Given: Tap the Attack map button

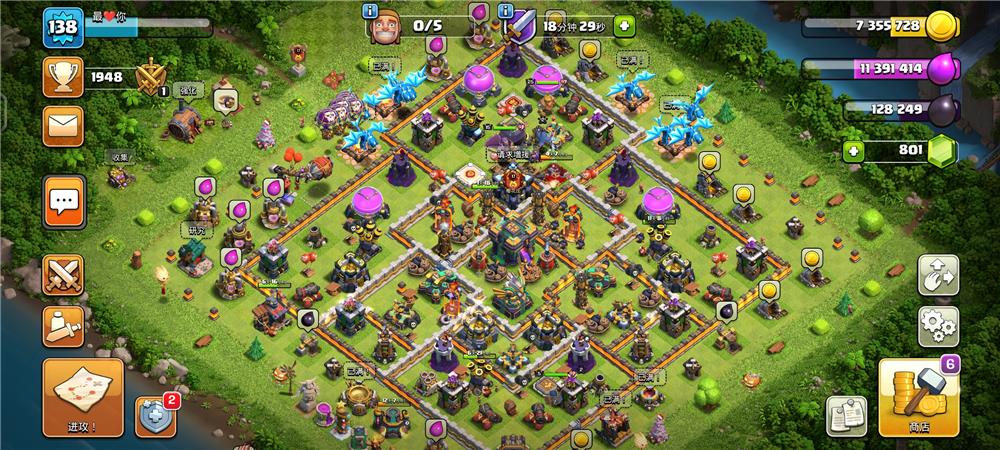Looking at the screenshot, I should coord(83,397).
